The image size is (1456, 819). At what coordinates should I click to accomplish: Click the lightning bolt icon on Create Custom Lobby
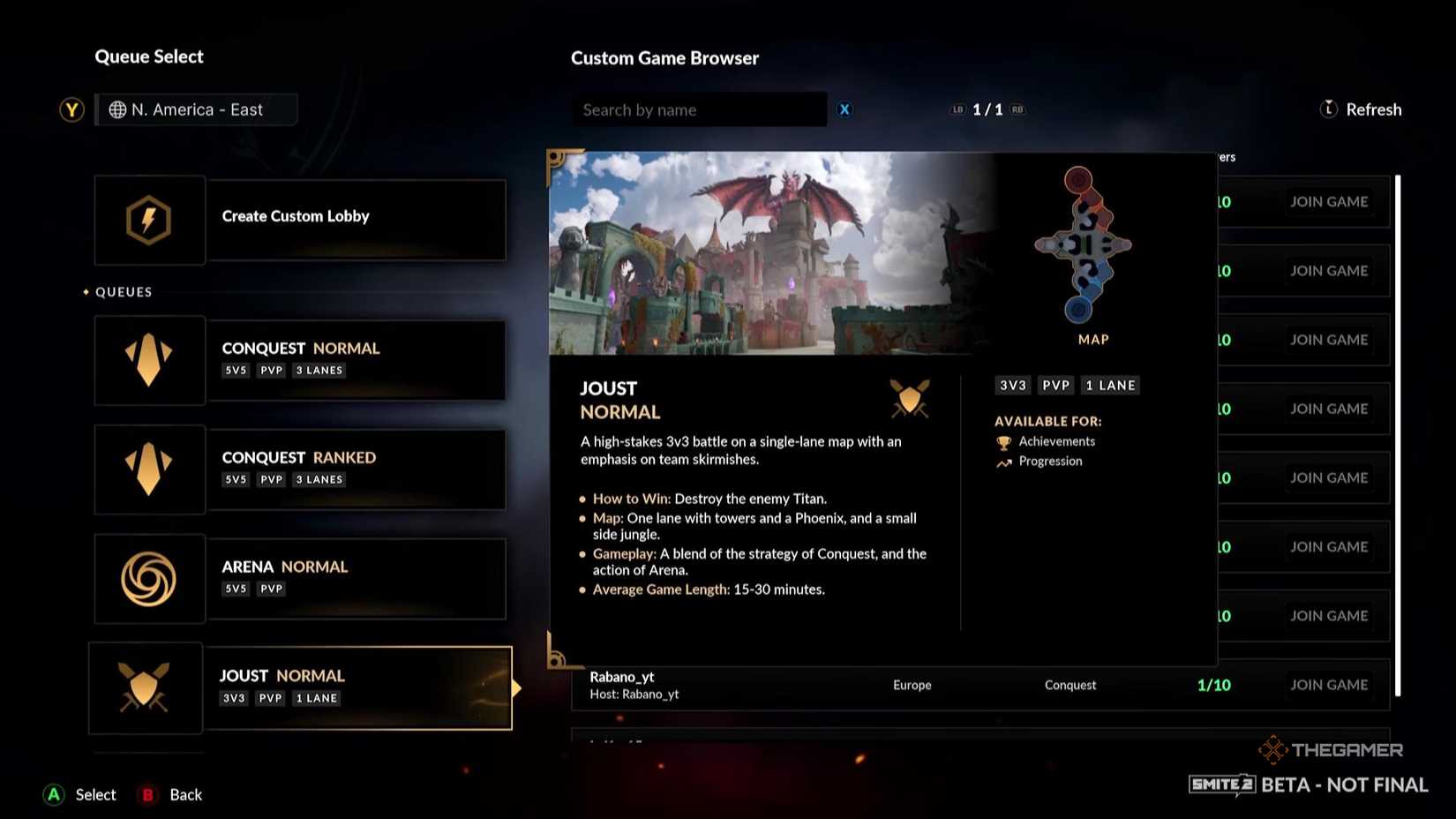(149, 220)
